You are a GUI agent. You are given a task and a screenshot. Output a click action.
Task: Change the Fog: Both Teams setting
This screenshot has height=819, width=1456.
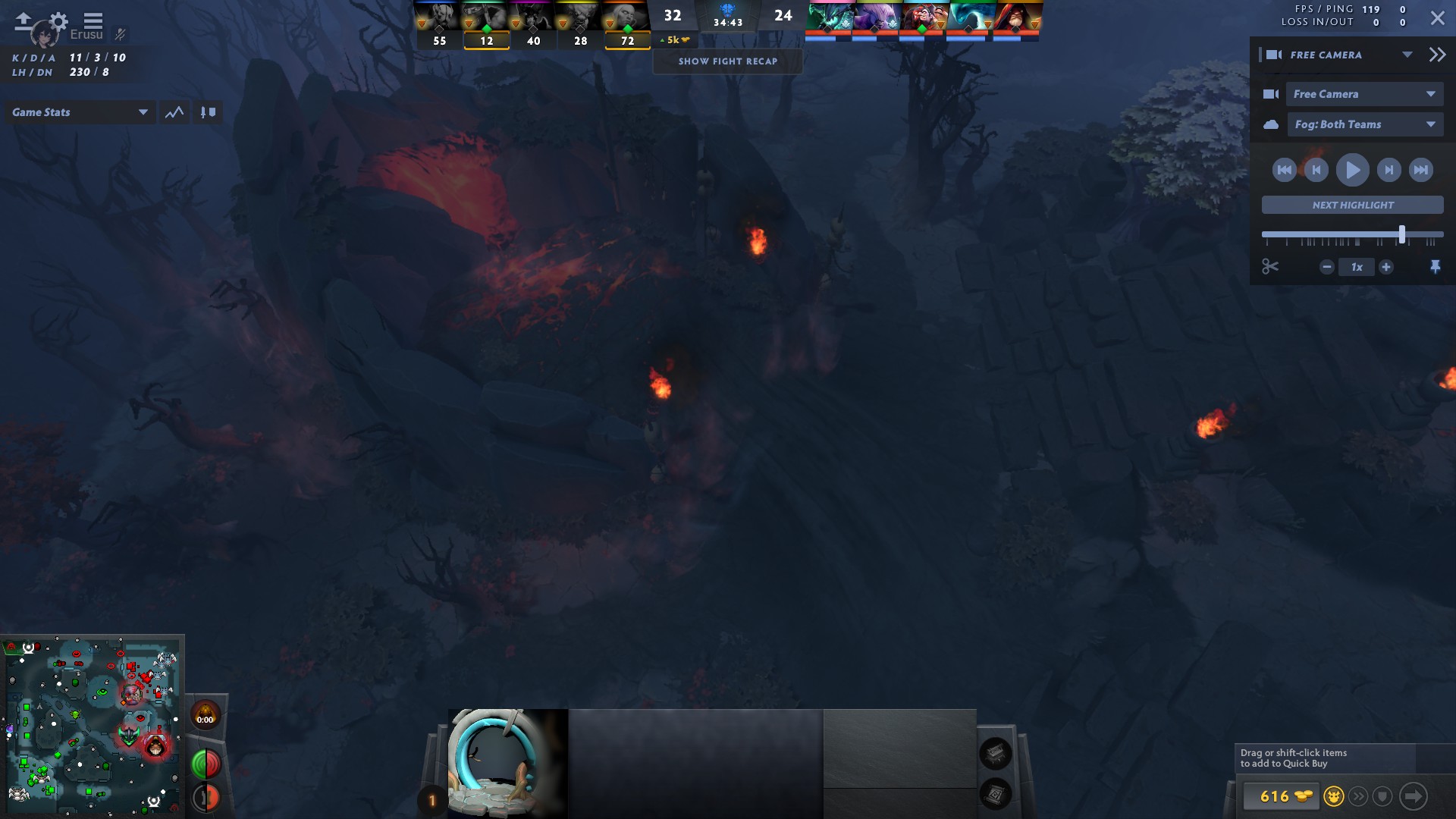click(x=1365, y=124)
